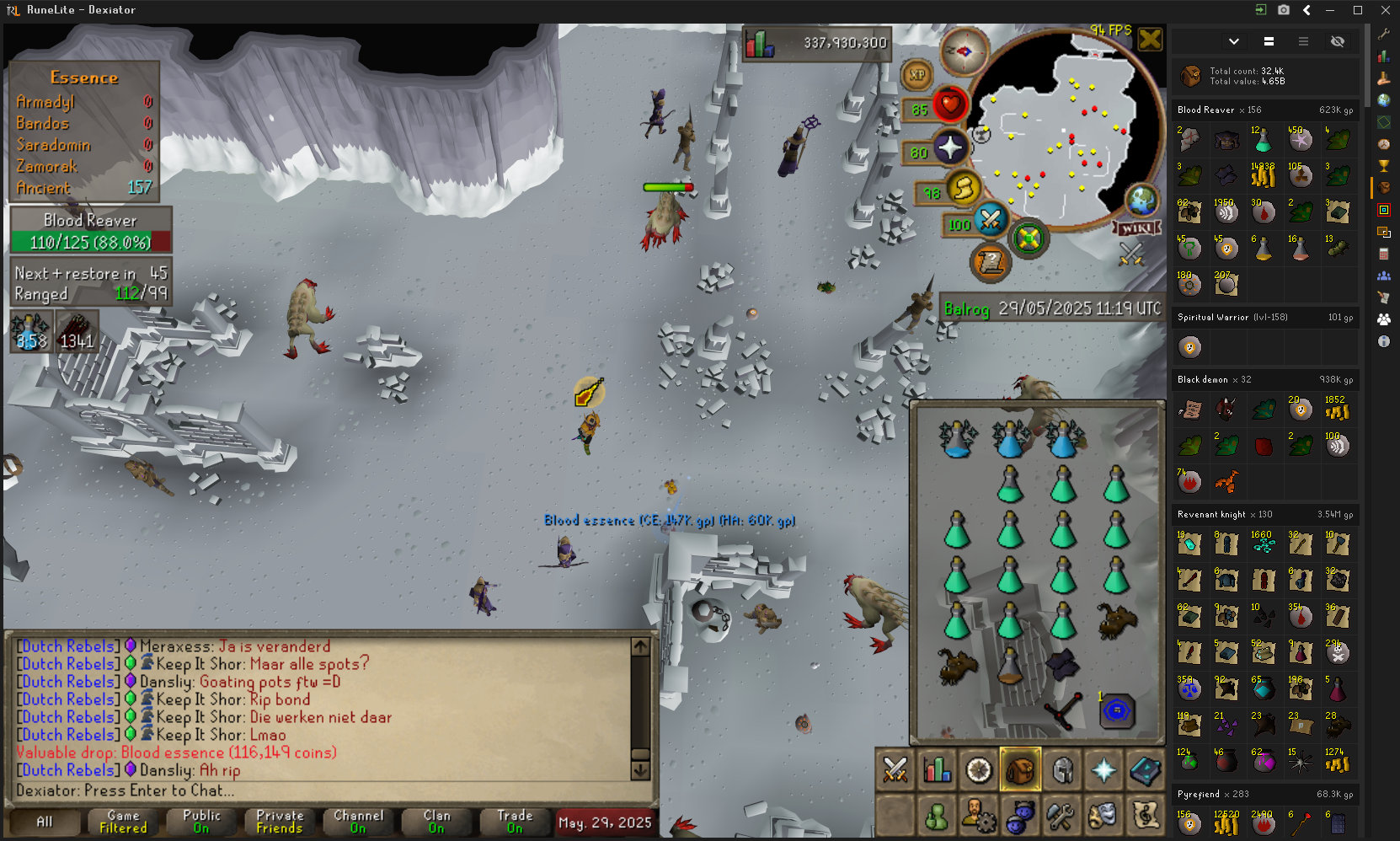Open the Emotes masks tab

1103,816
